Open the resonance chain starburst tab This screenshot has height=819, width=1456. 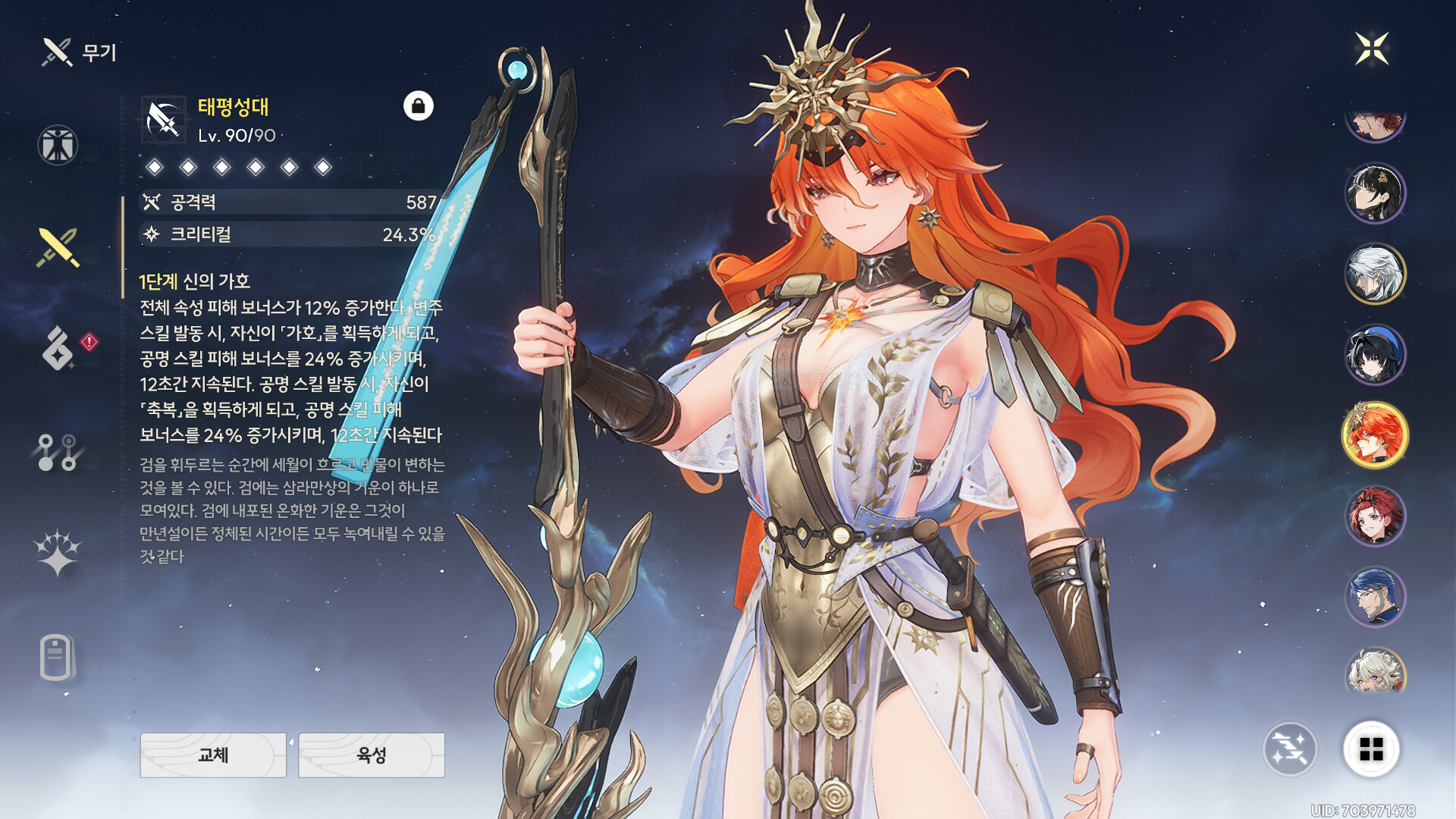tap(58, 552)
